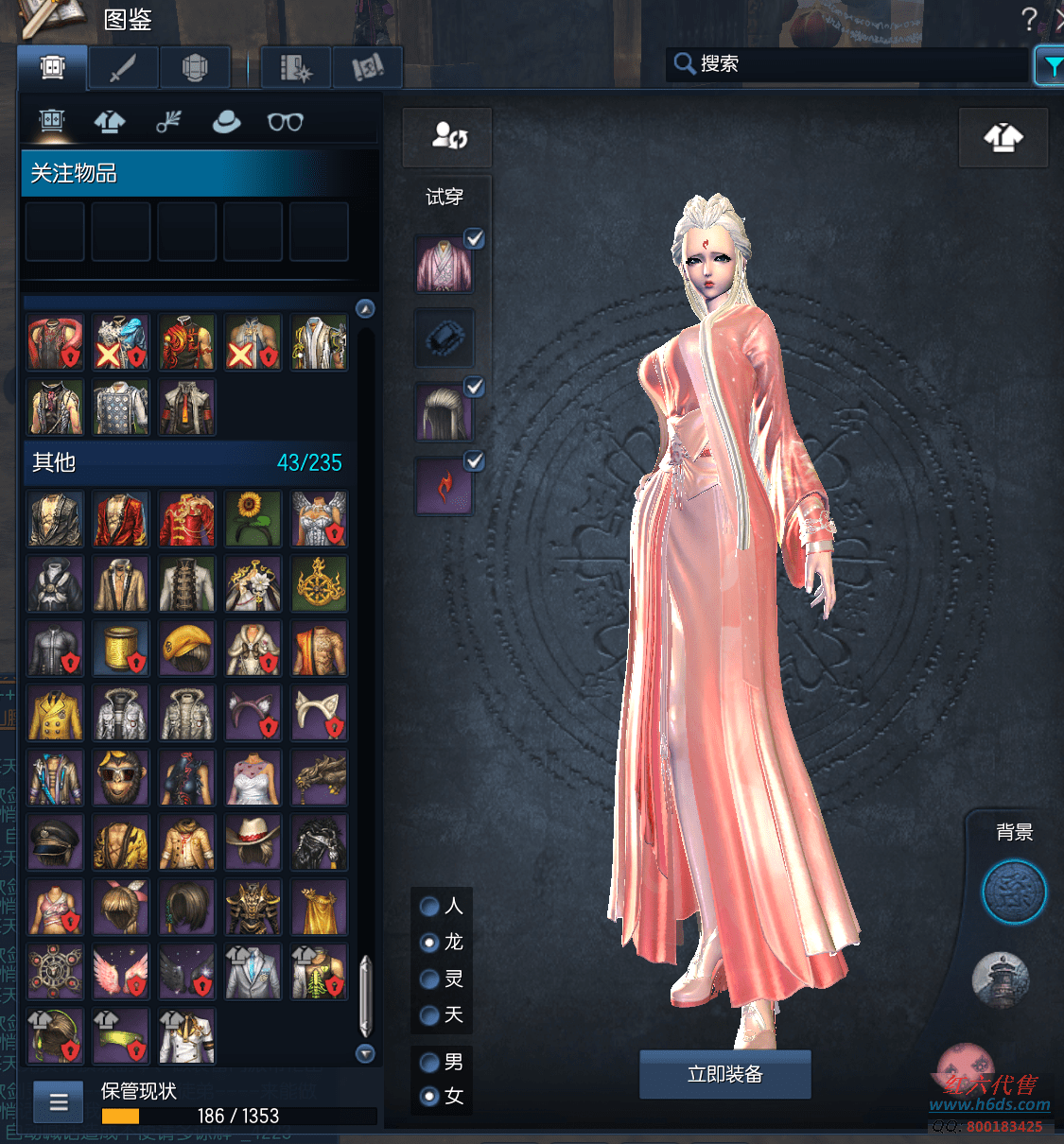This screenshot has height=1144, width=1064.
Task: Select the sunflower item icon
Action: (253, 519)
